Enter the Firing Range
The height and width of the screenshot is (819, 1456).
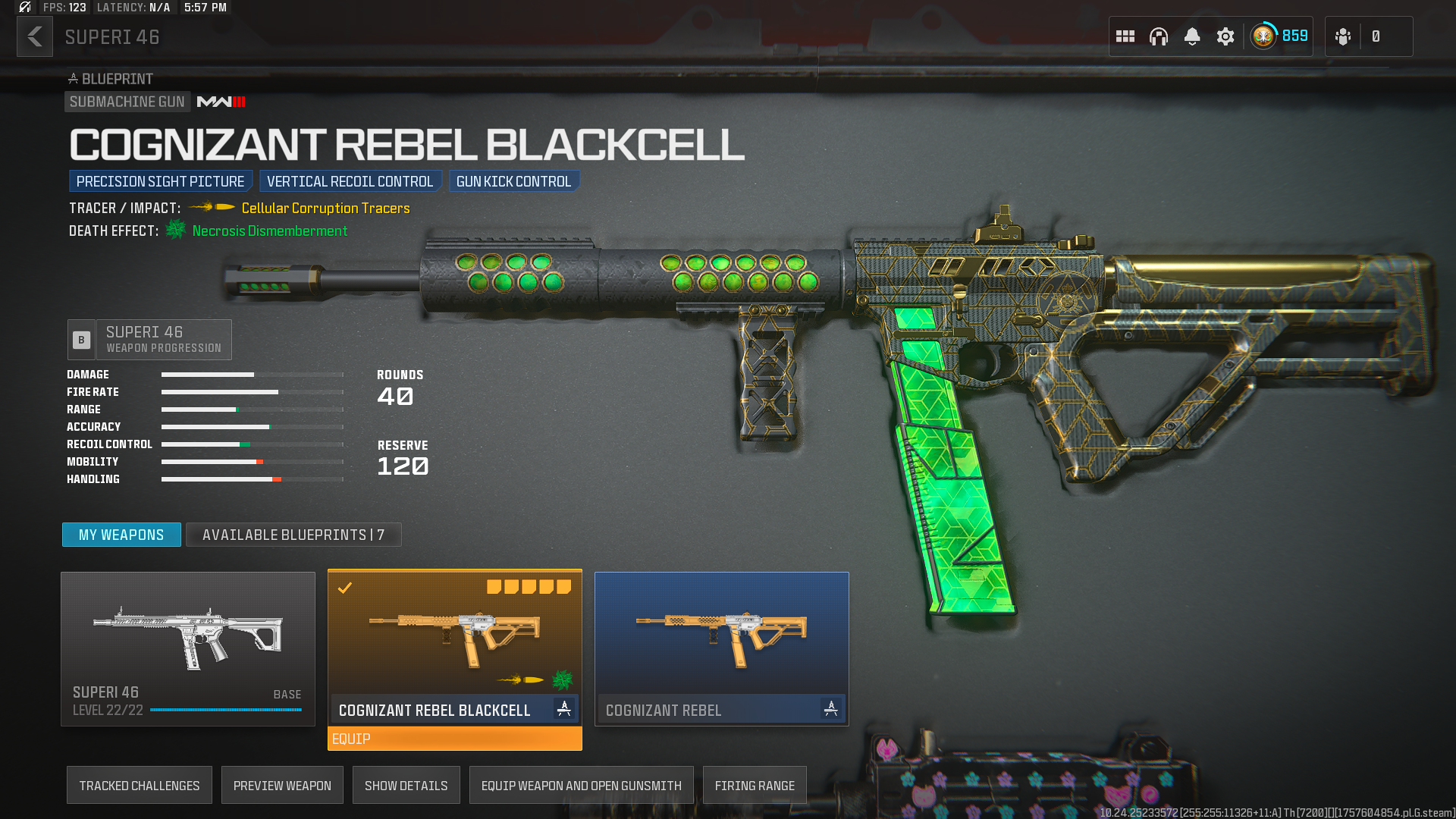755,786
